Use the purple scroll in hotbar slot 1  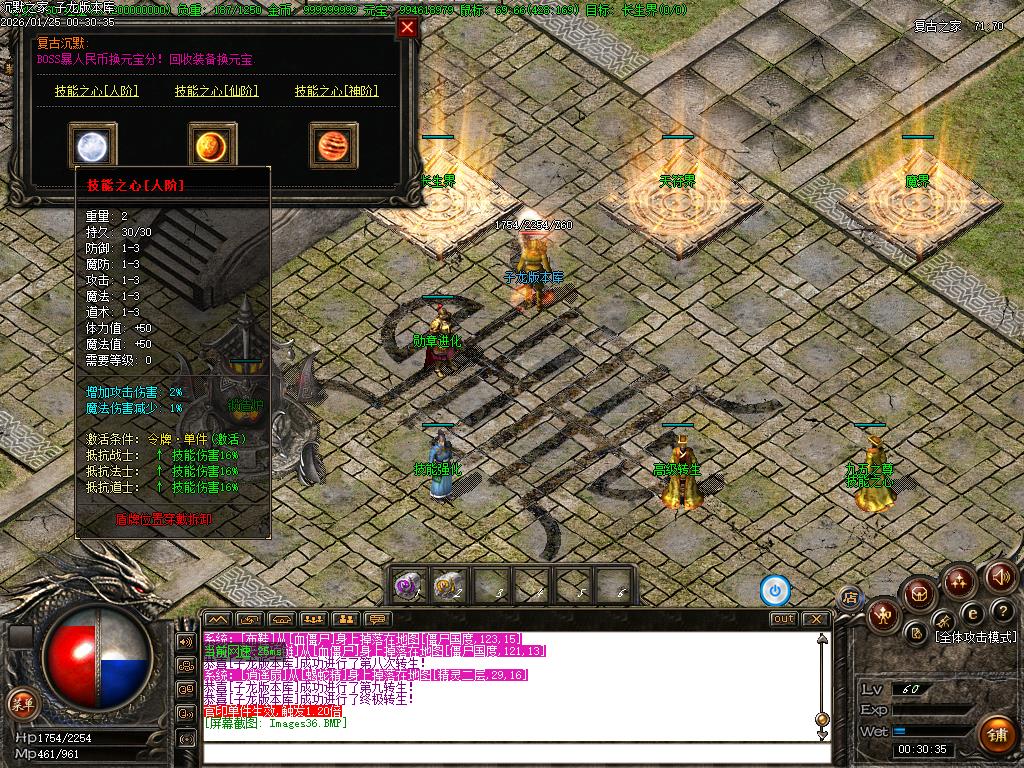click(x=408, y=585)
